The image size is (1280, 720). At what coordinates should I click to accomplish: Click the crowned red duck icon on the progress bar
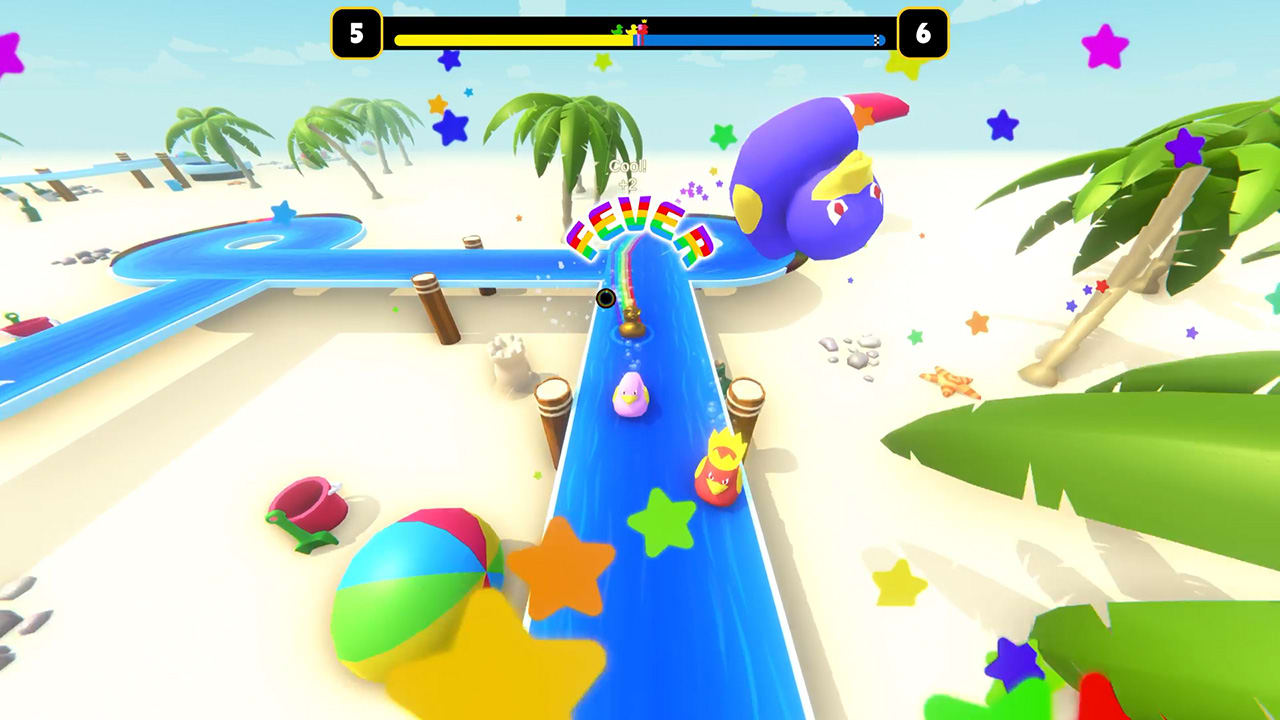click(645, 29)
